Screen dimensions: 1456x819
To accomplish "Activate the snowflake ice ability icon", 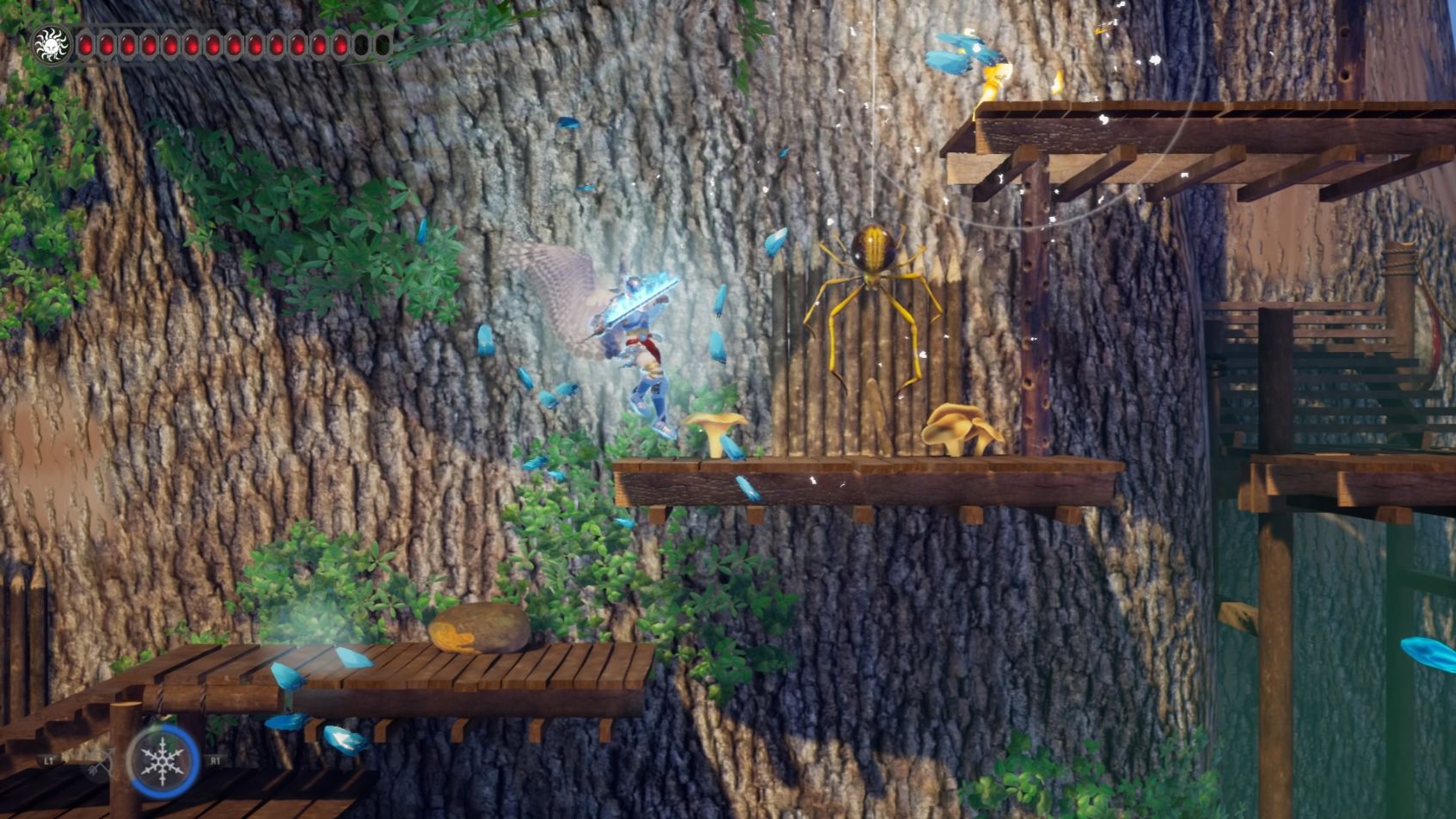I will point(163,760).
